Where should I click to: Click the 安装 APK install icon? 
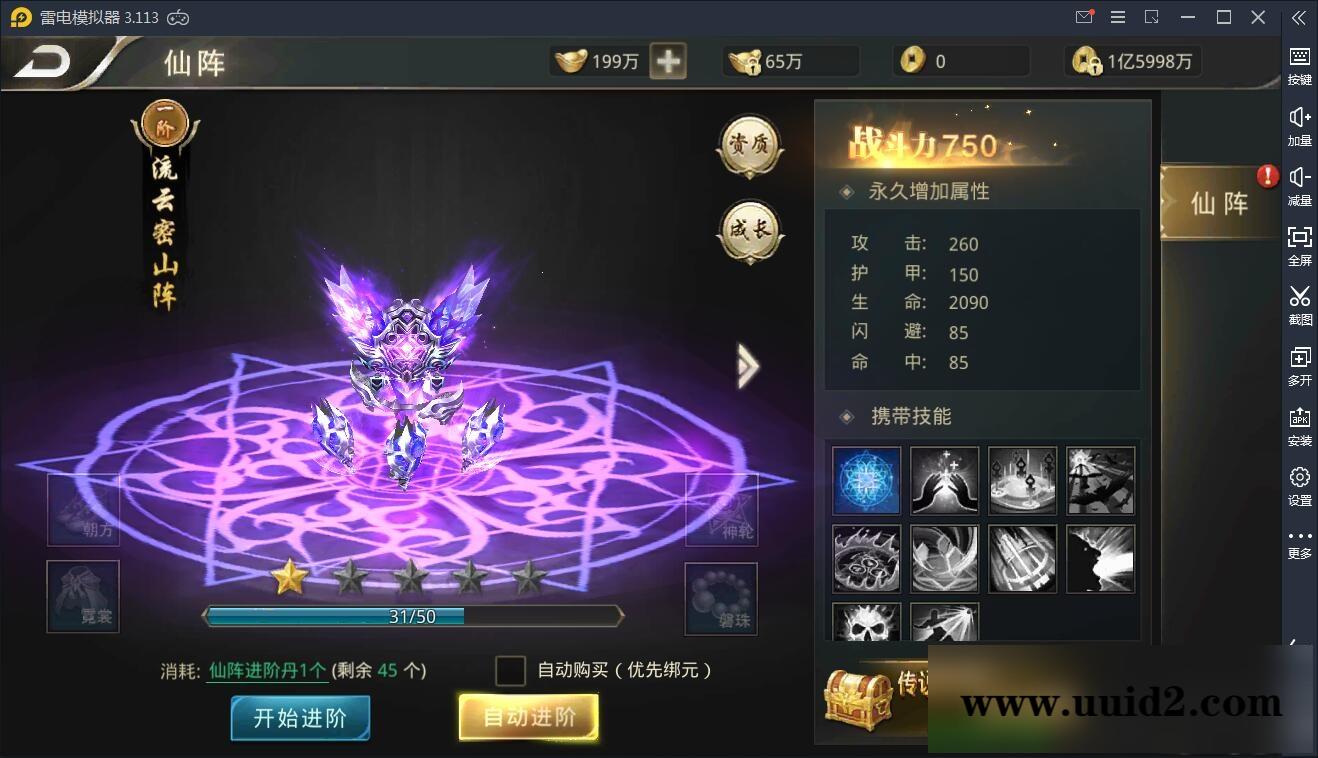(x=1299, y=427)
